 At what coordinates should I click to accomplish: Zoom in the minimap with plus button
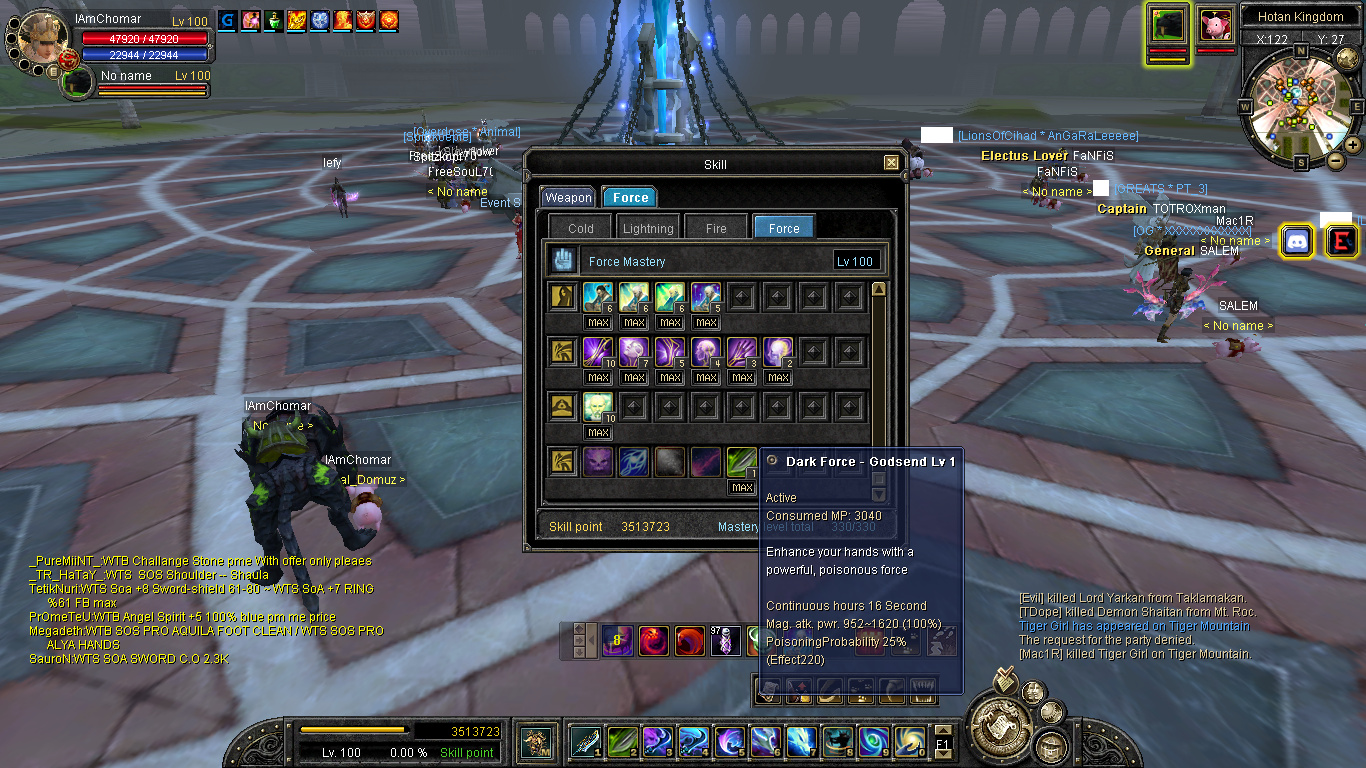click(1353, 145)
